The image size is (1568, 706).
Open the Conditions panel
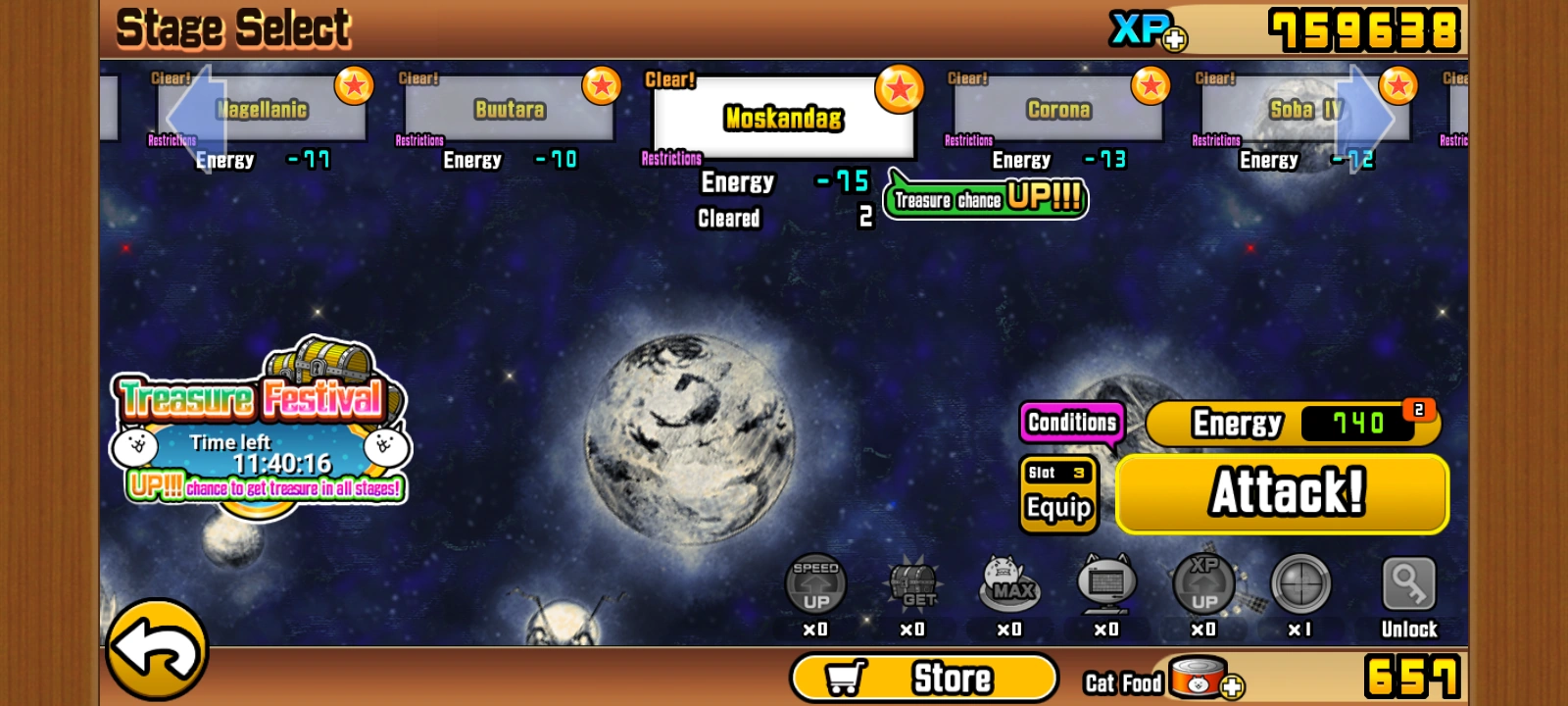pos(1071,422)
